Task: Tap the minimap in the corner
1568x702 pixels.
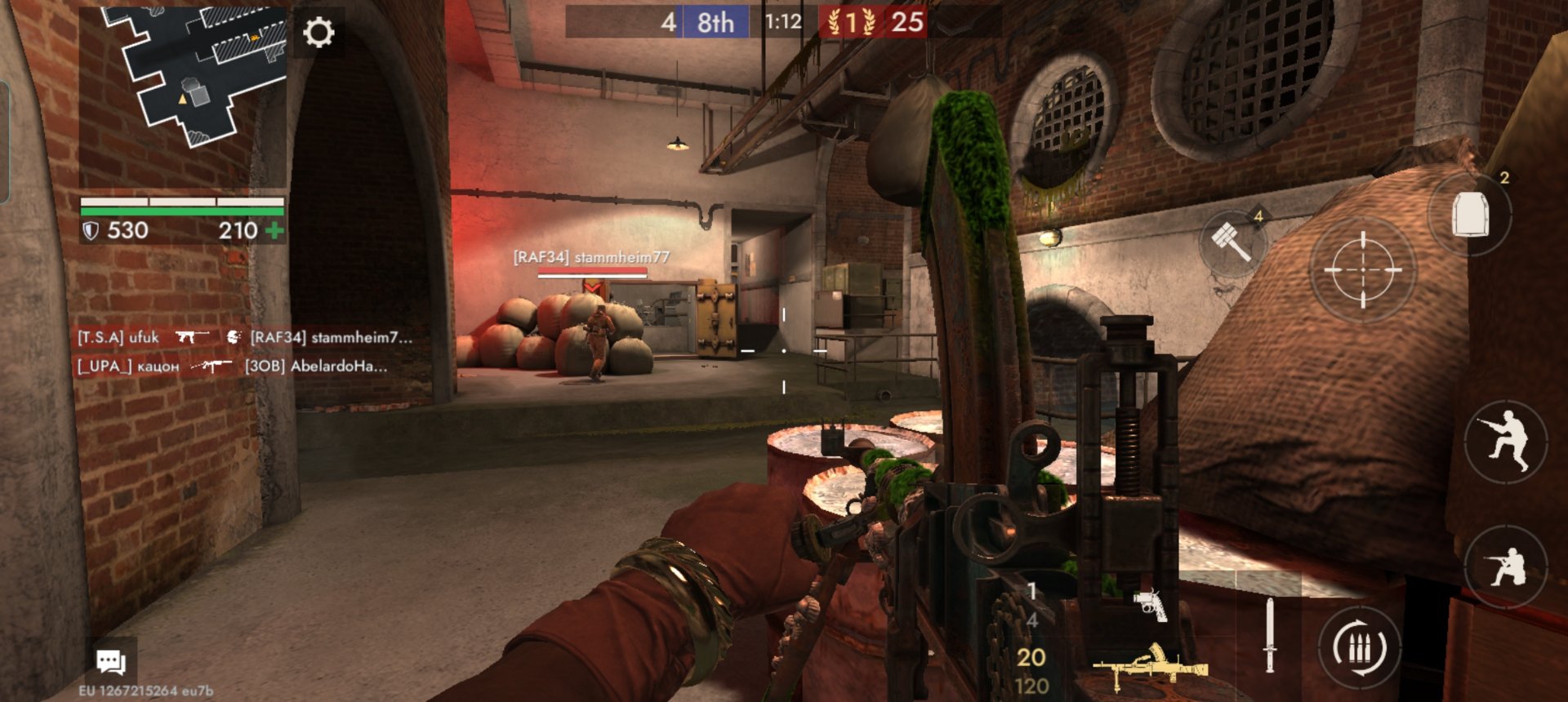Action: click(x=183, y=79)
